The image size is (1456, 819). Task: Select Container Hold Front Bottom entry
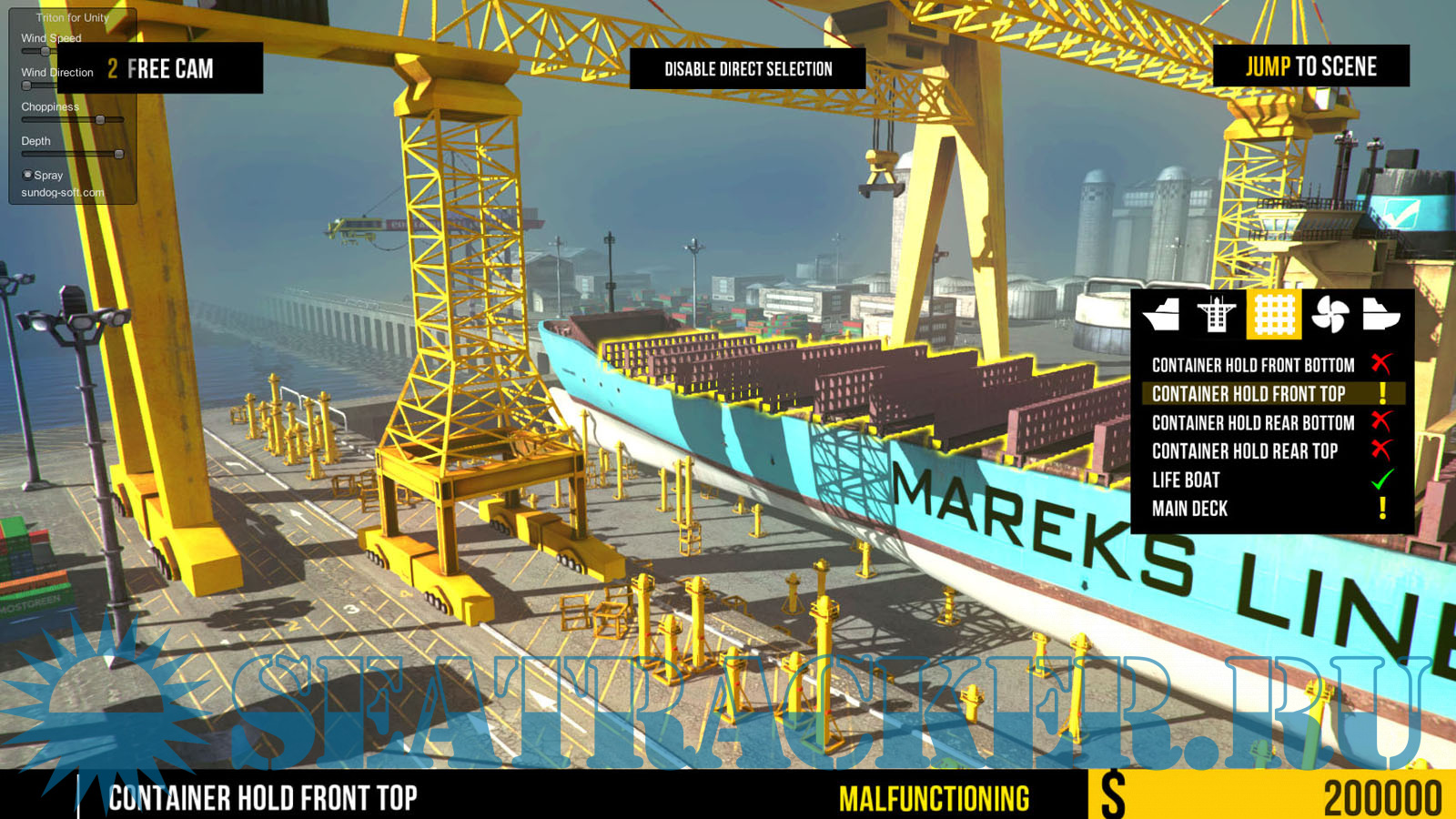[x=1253, y=365]
